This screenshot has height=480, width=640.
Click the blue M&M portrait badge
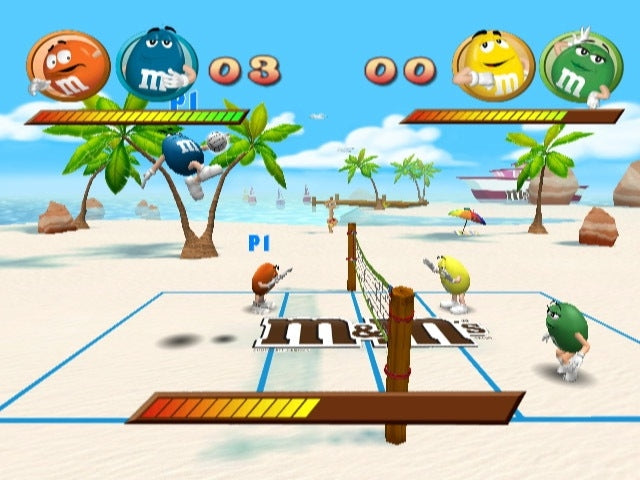pyautogui.click(x=156, y=65)
